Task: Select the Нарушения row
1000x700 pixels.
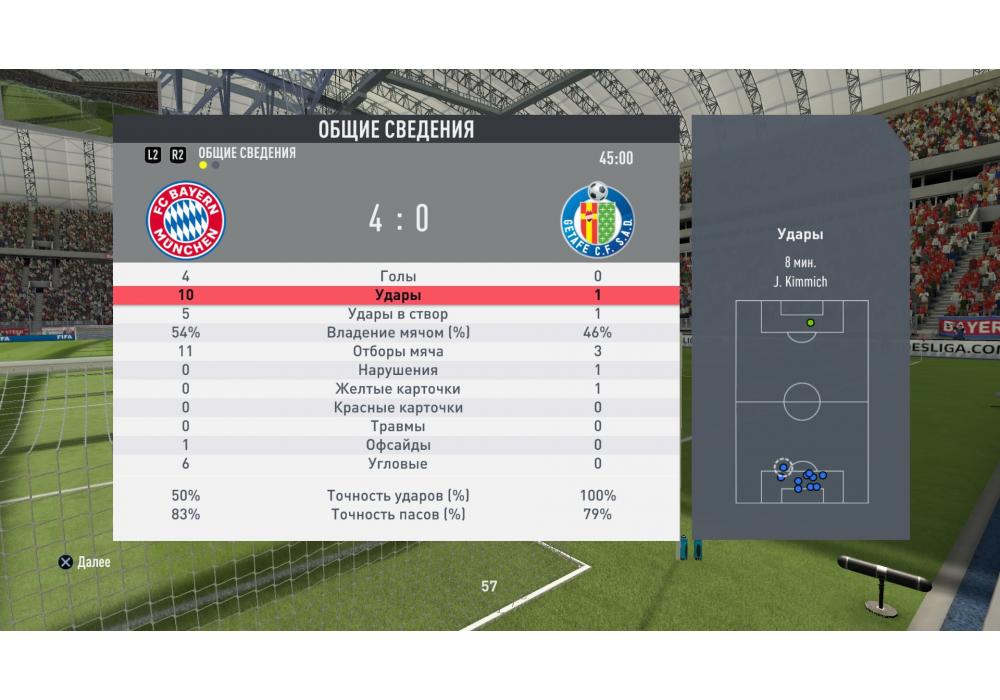Action: coord(397,370)
